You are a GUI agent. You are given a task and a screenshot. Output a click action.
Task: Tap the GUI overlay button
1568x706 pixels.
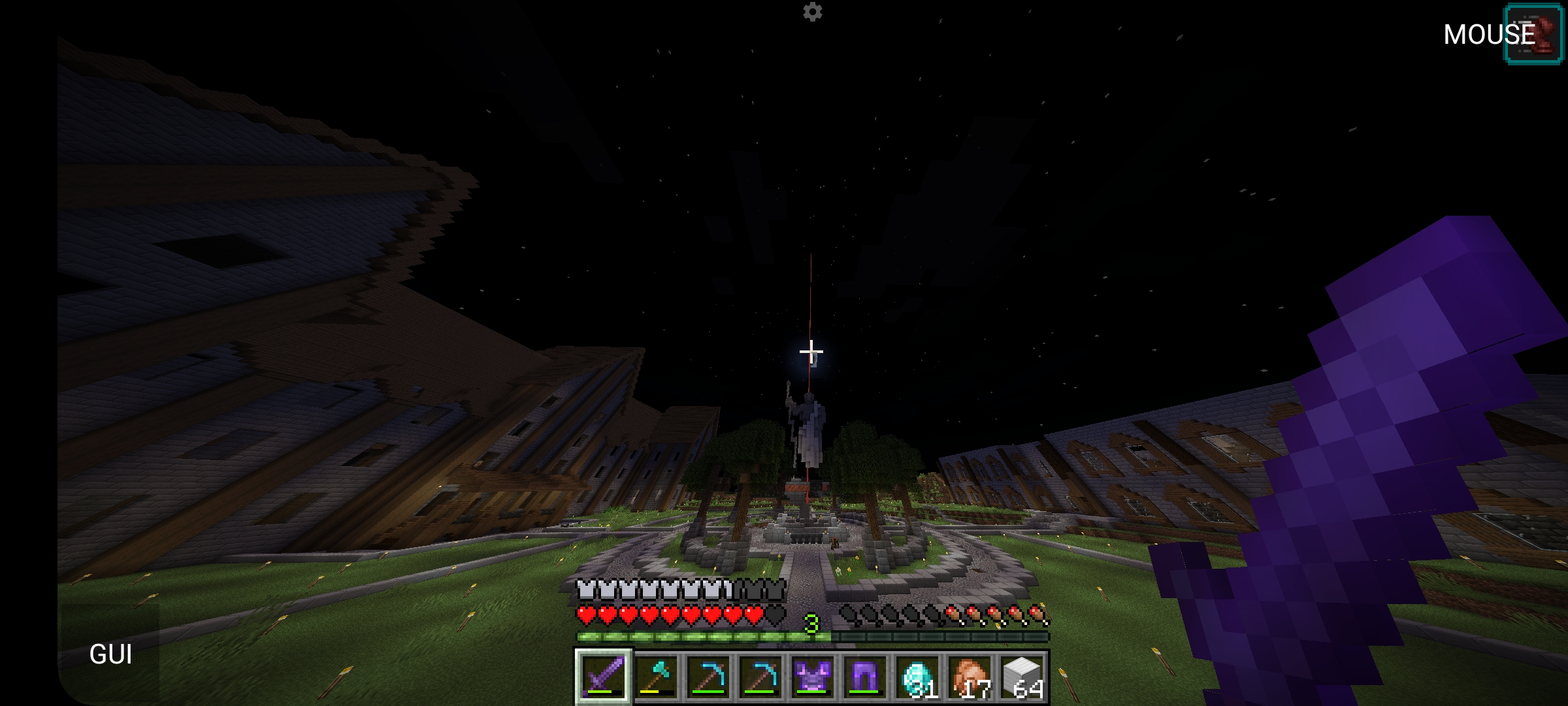tap(110, 654)
